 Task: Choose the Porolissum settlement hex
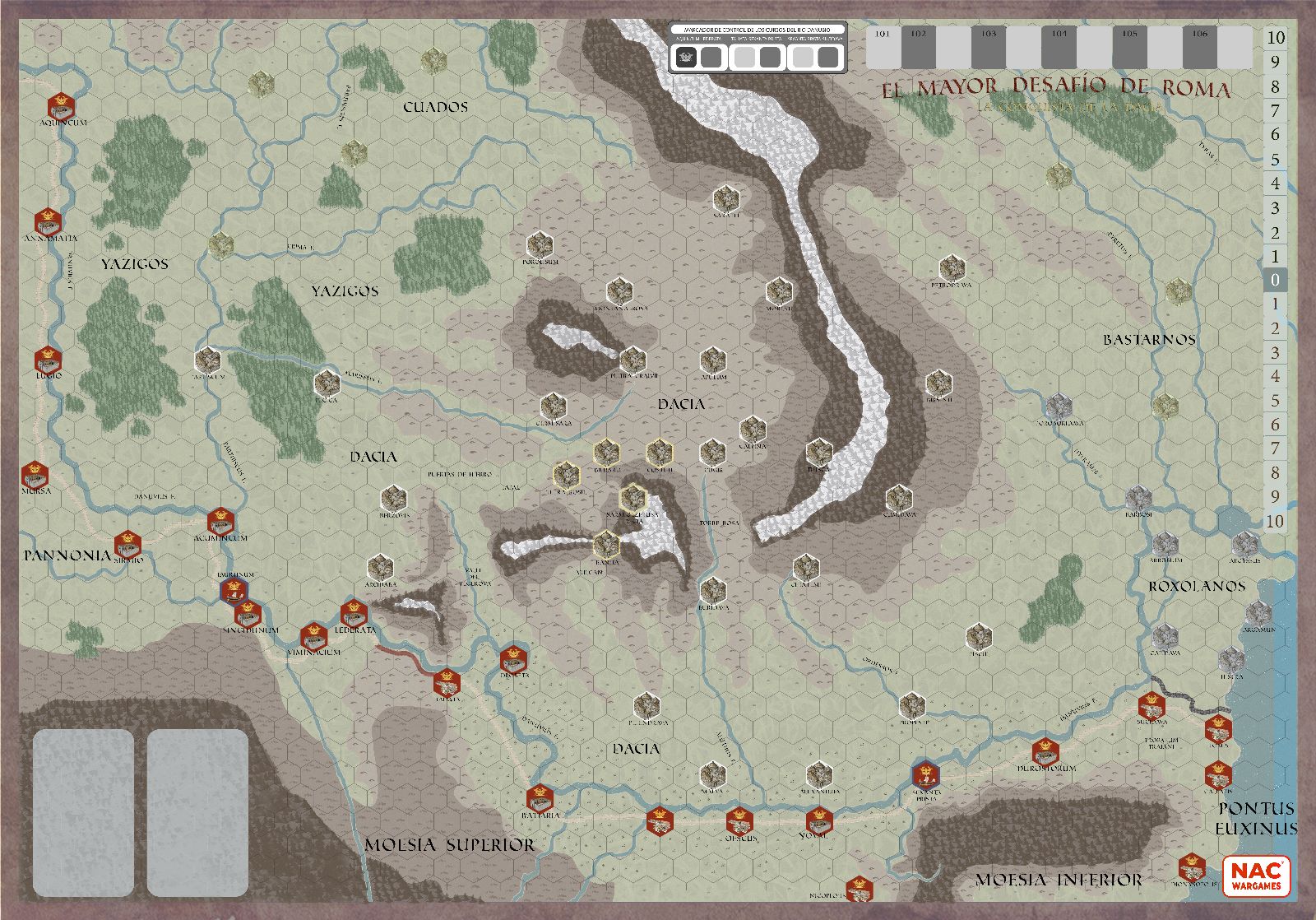coord(539,244)
